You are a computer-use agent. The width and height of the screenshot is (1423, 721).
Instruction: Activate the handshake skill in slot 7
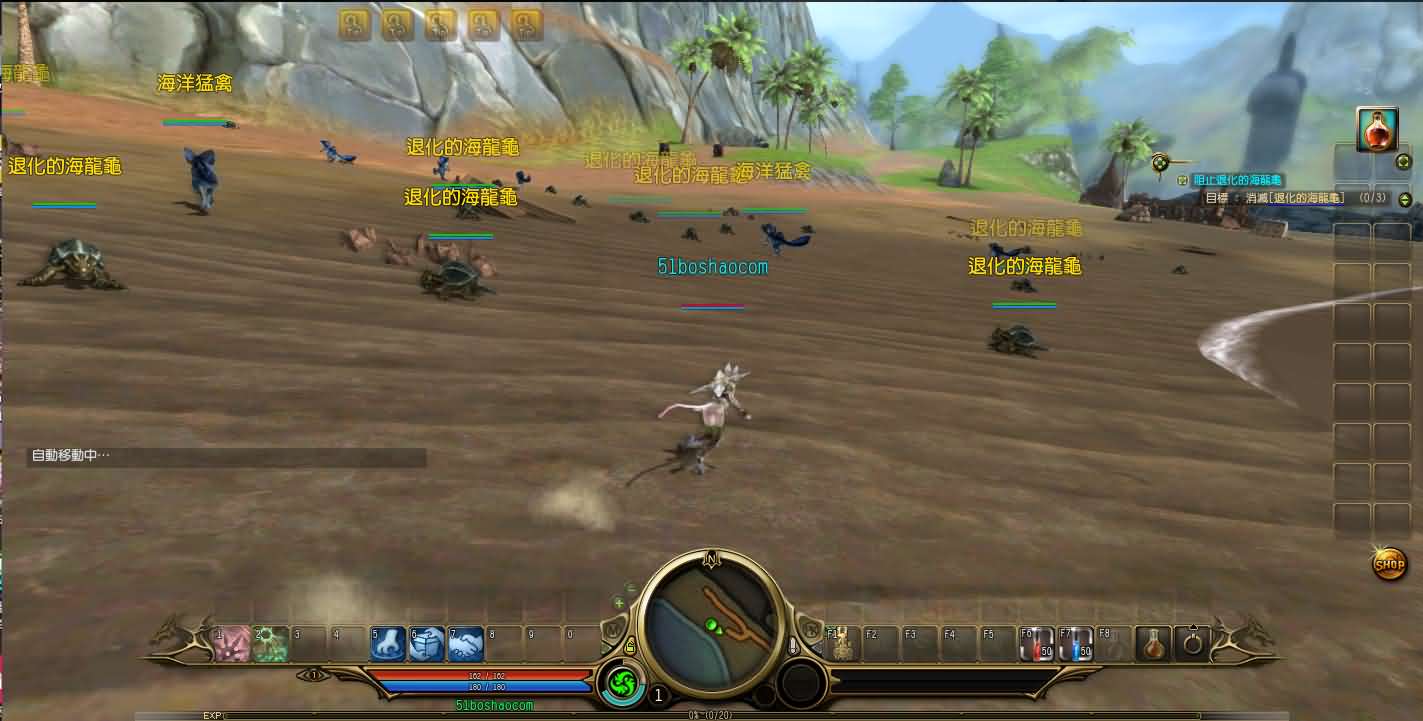click(x=466, y=644)
